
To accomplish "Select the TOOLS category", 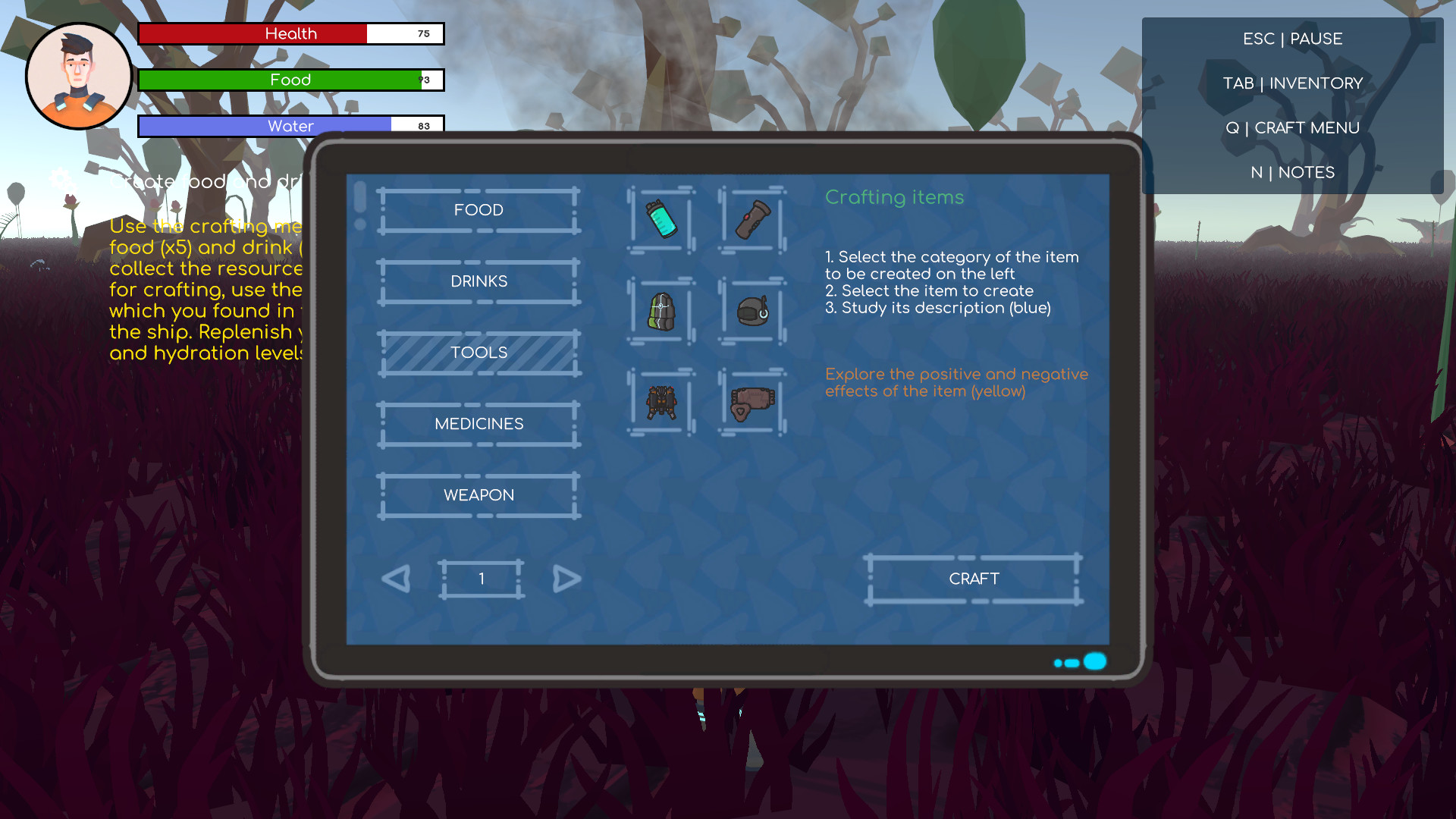I will pos(478,352).
